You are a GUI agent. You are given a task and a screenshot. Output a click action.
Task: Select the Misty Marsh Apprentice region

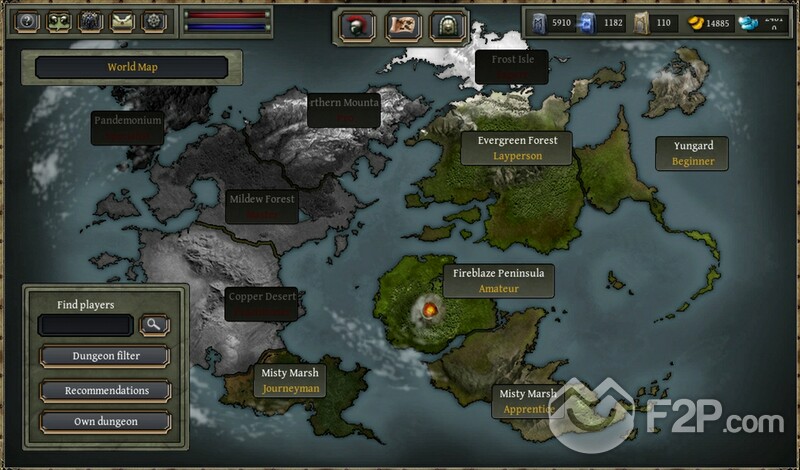527,401
